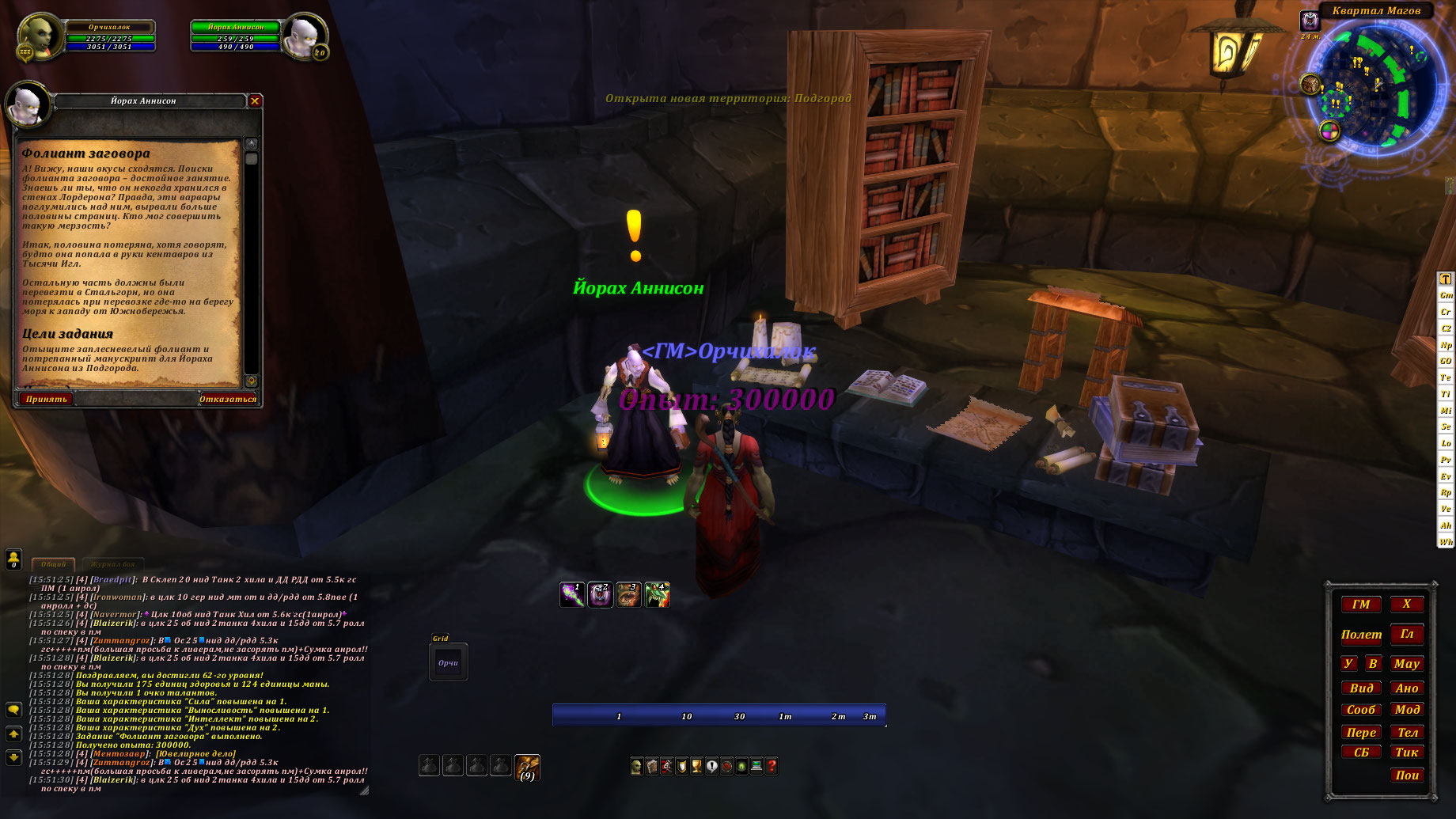Activate the purple roaring beast ability

pyautogui.click(x=600, y=594)
